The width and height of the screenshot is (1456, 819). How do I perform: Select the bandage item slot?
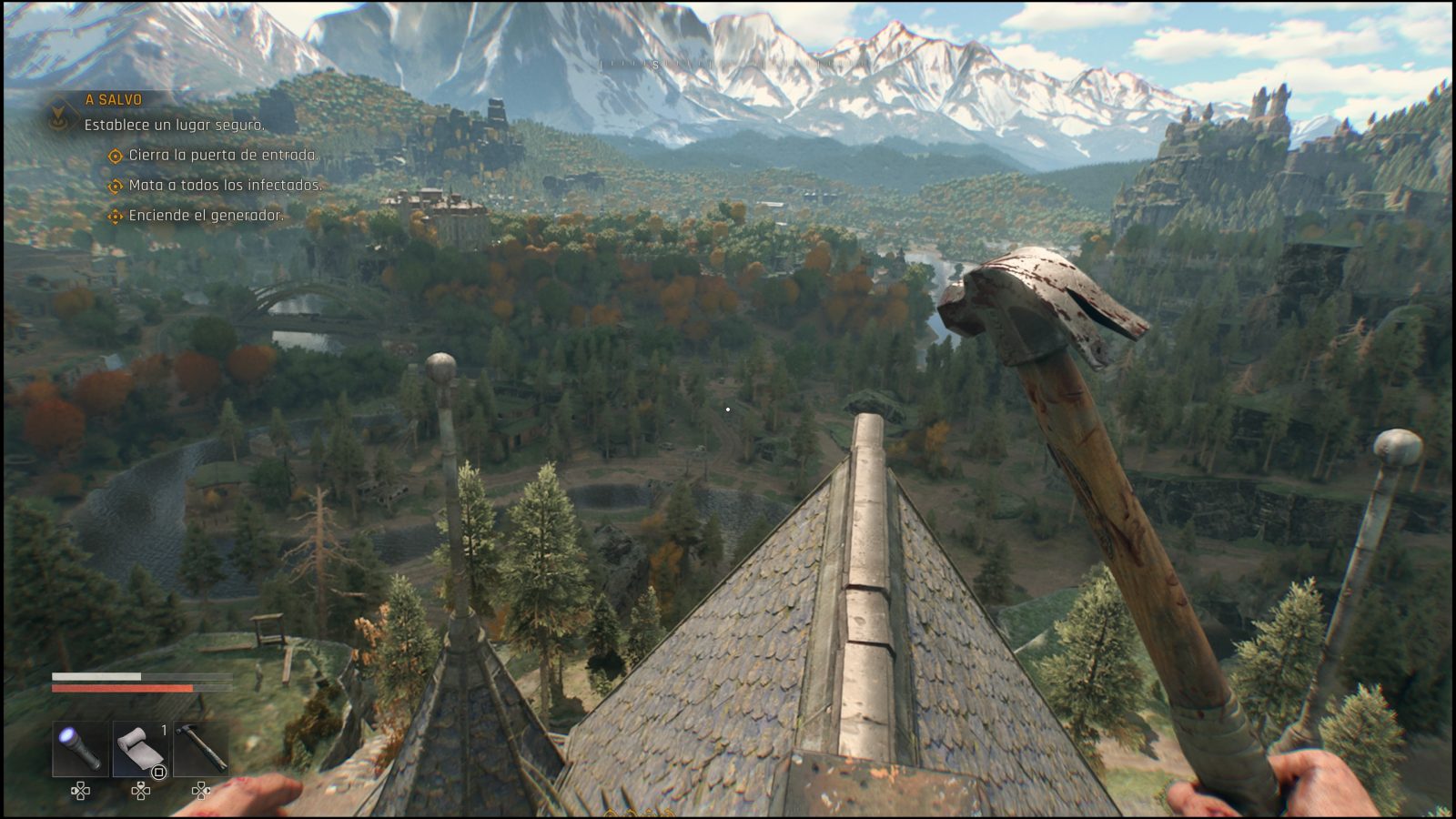(140, 749)
